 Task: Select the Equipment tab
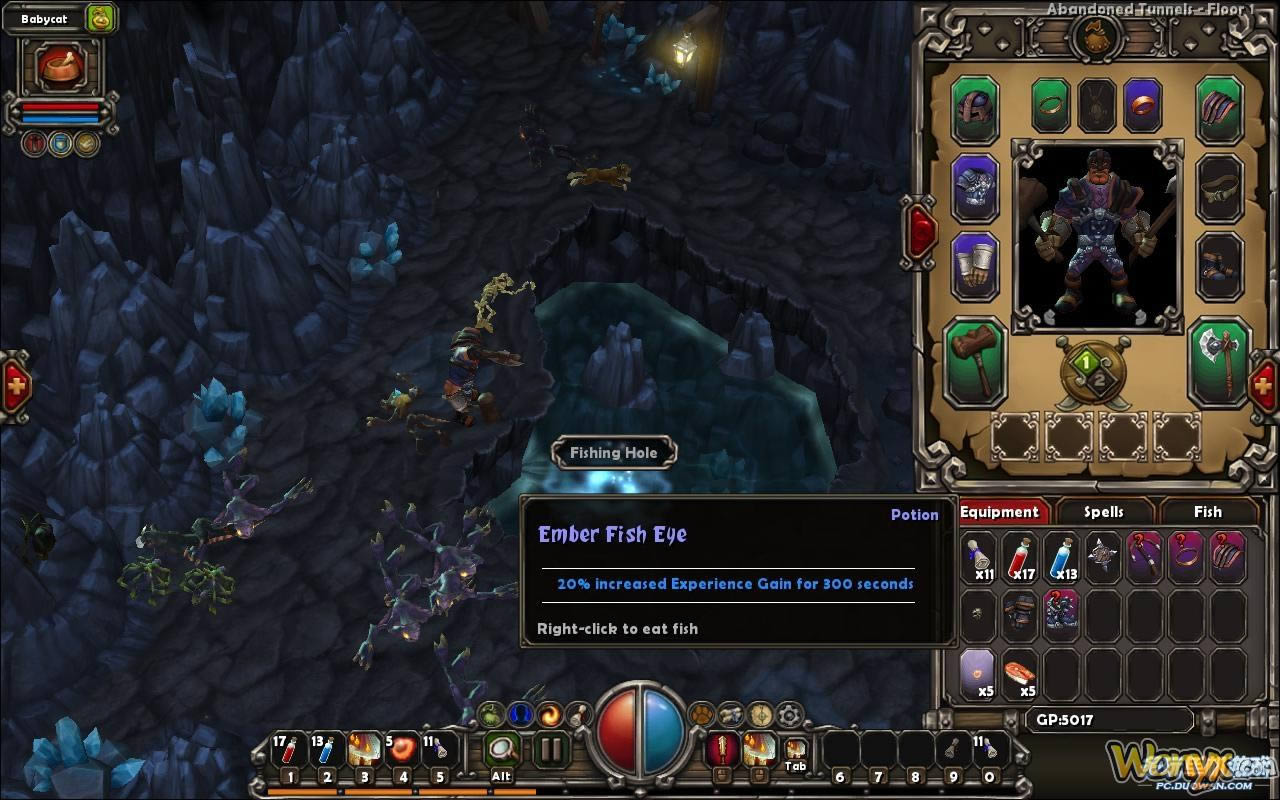pyautogui.click(x=999, y=512)
